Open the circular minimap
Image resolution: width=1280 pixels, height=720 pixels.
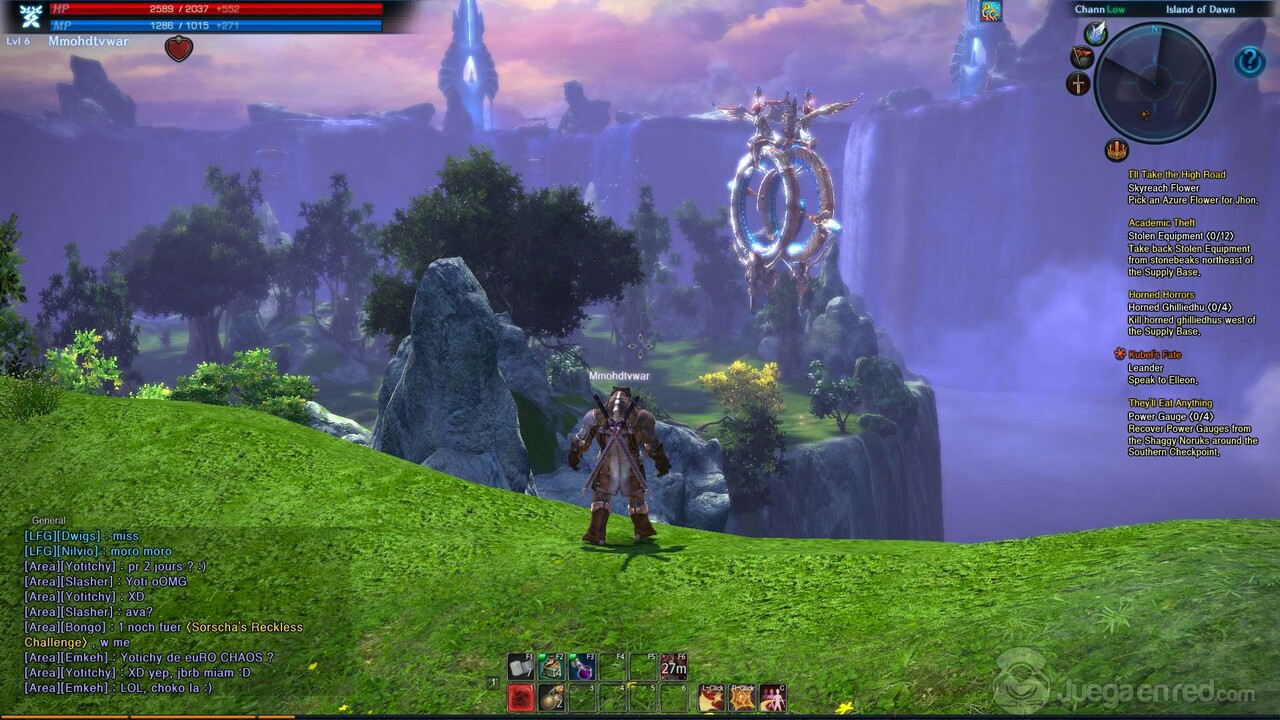coord(1154,82)
